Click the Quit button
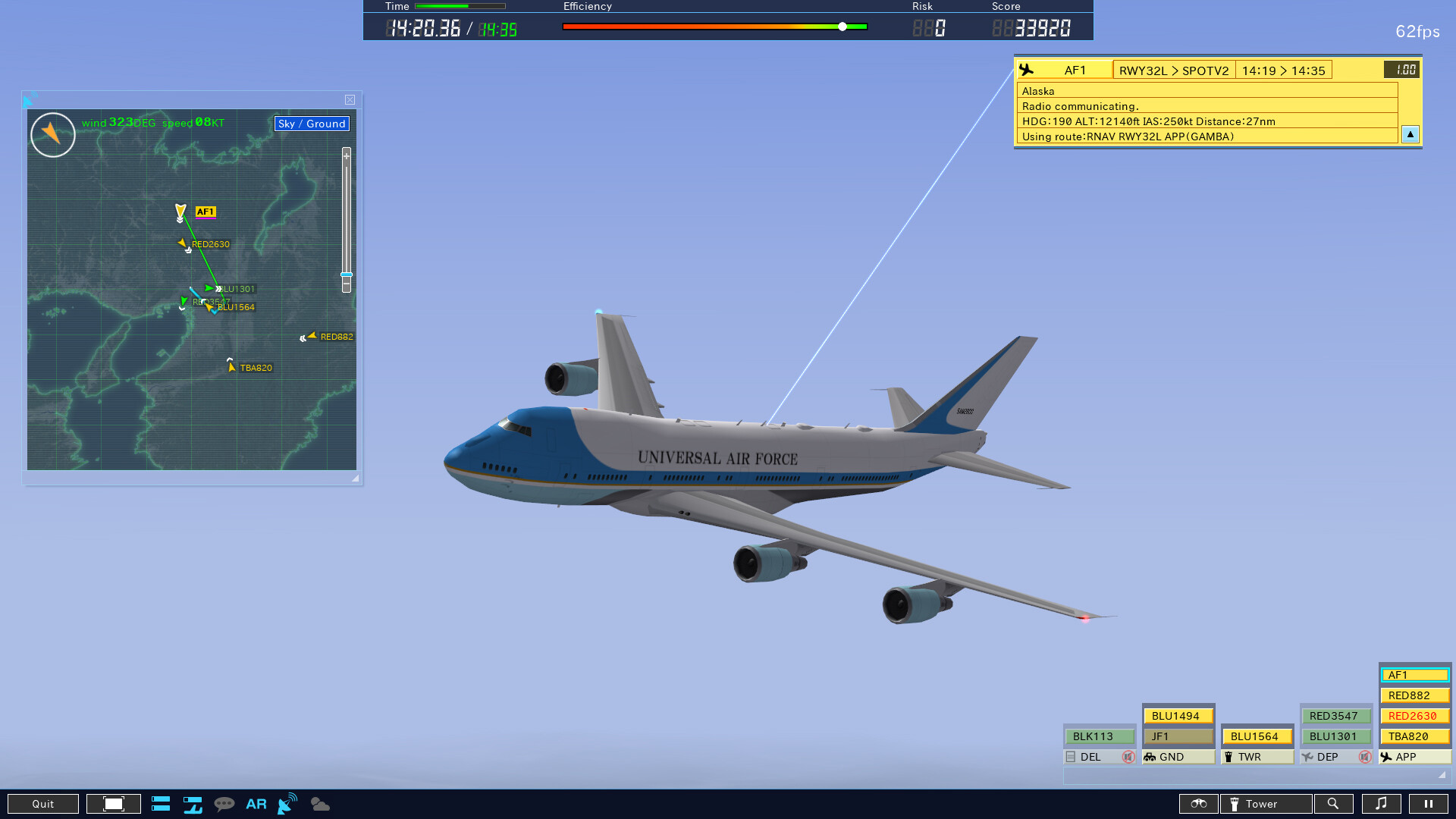The width and height of the screenshot is (1456, 819). pos(43,804)
